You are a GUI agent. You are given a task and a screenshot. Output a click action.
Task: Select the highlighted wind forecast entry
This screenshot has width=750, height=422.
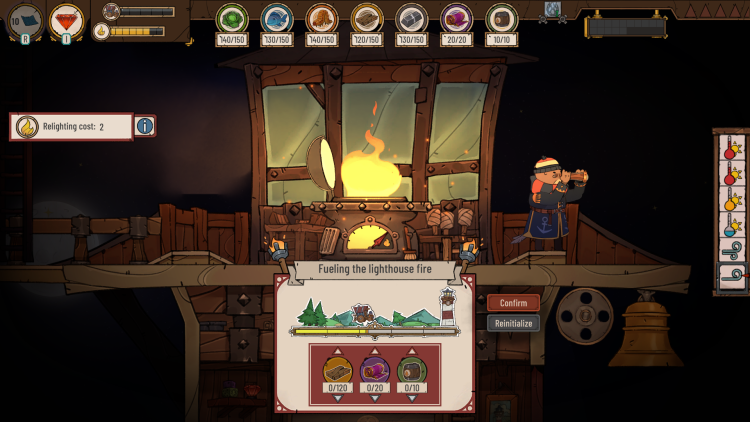click(732, 274)
